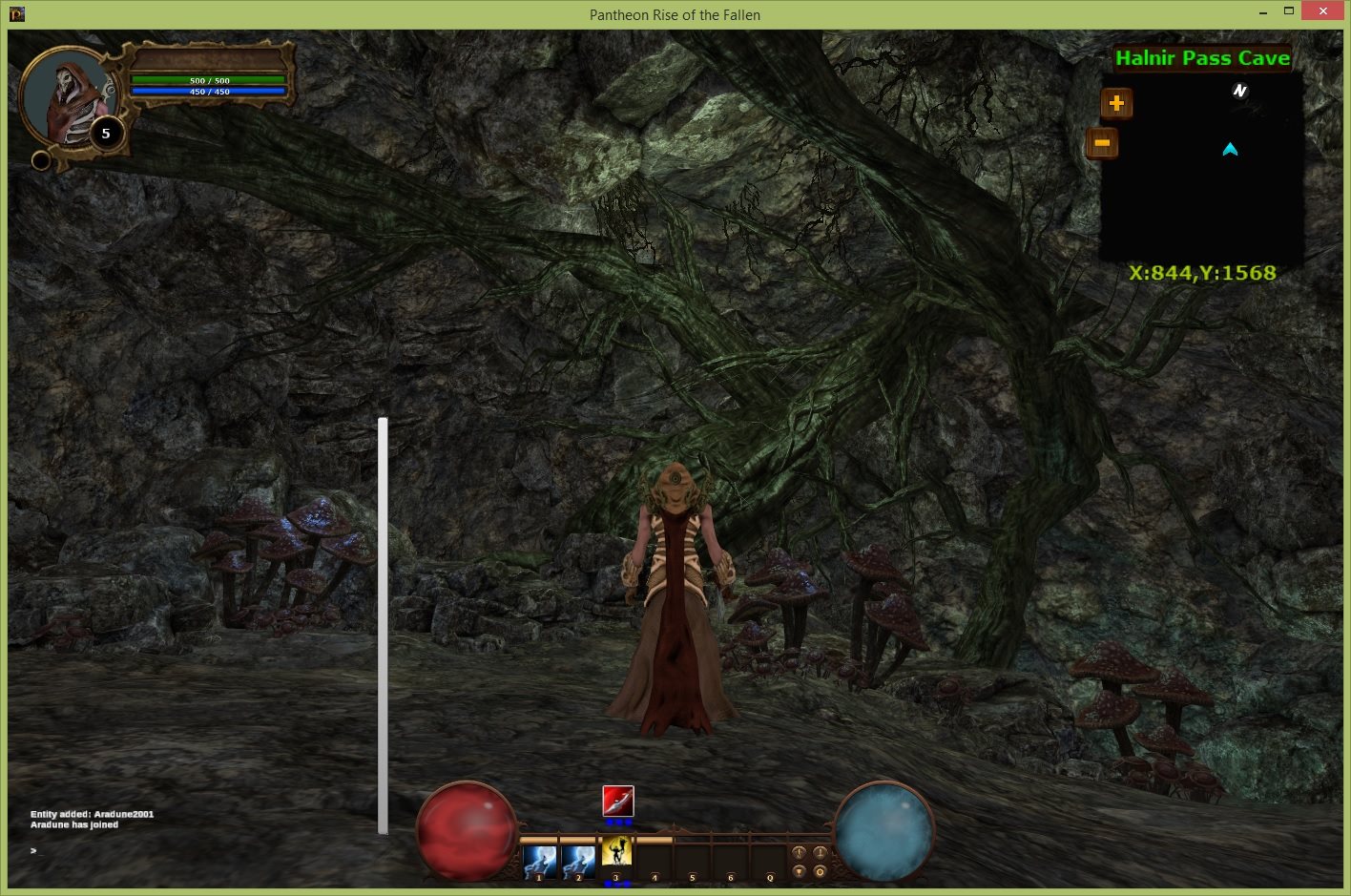
Task: Activate the yellow figure ability in slot 3
Action: tap(616, 852)
